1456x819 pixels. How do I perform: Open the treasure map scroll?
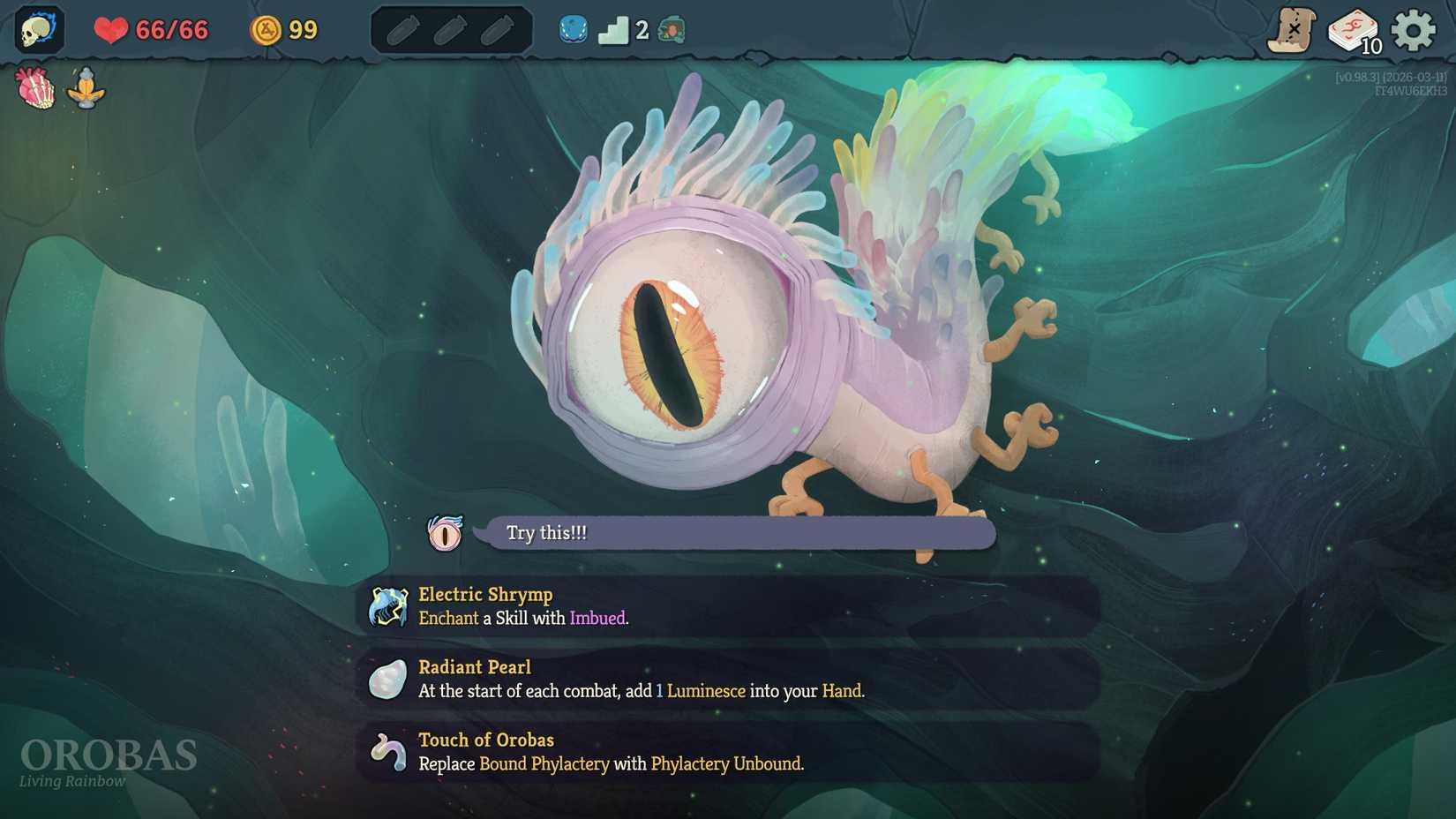[1292, 31]
